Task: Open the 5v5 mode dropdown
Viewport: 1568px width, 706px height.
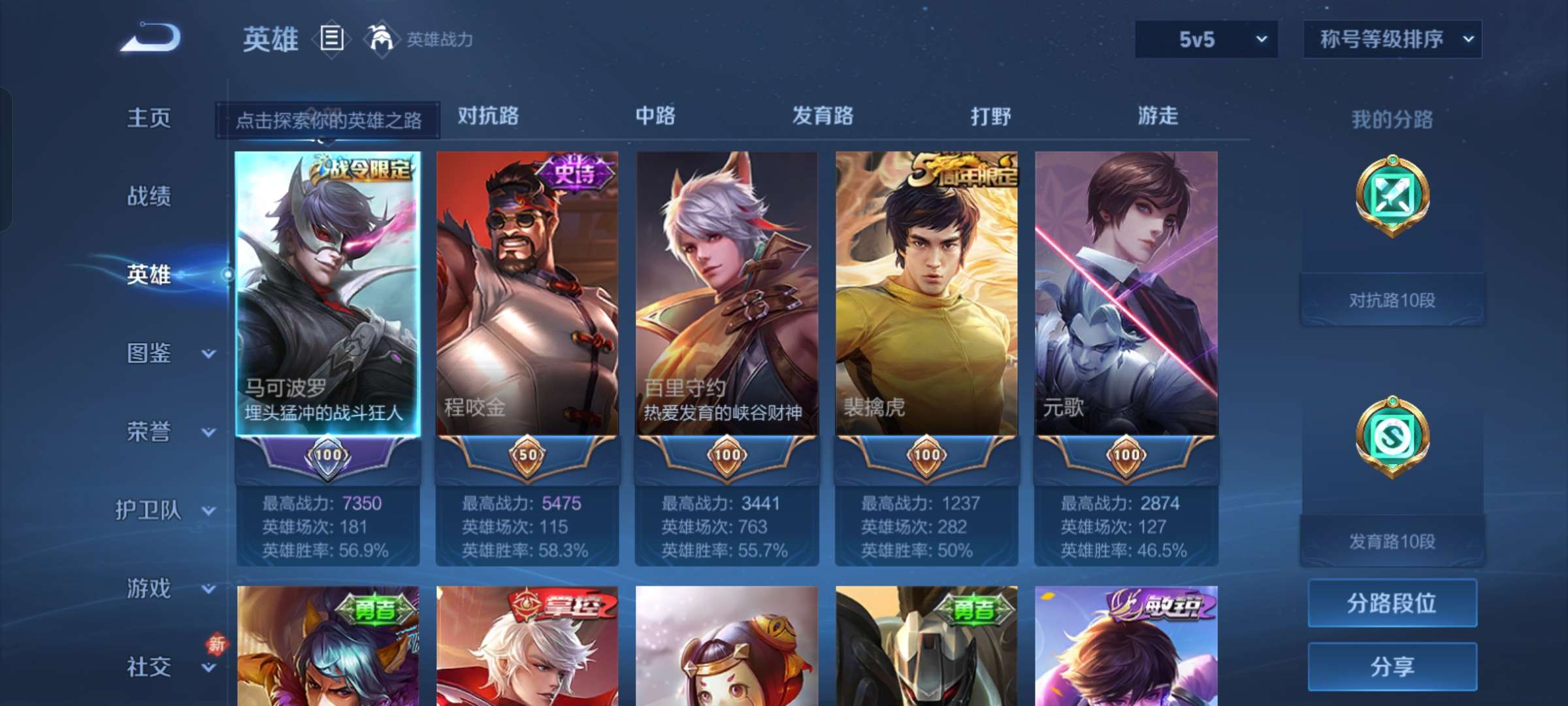Action: [1205, 39]
